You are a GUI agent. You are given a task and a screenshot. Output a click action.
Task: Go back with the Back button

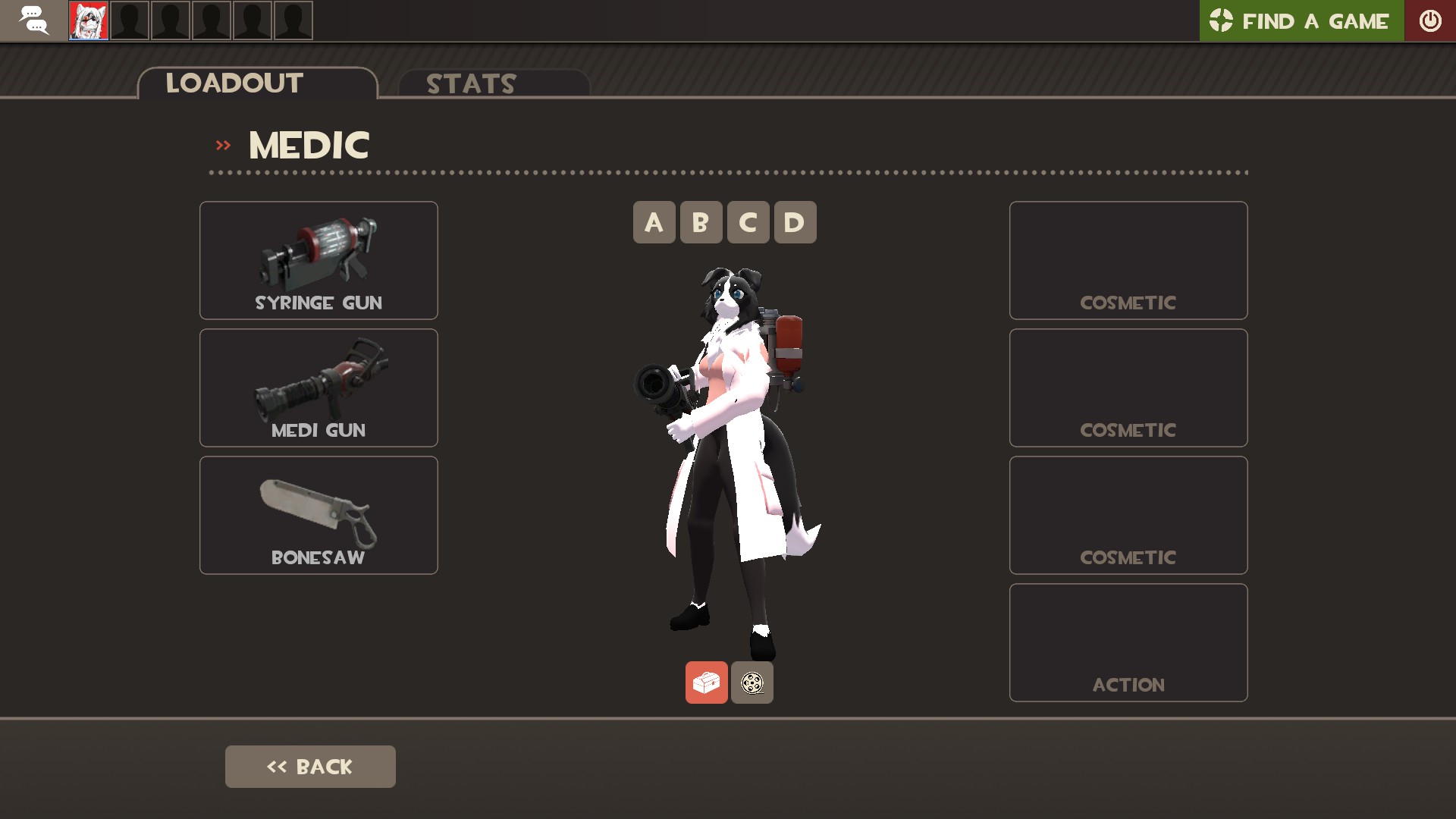[310, 767]
